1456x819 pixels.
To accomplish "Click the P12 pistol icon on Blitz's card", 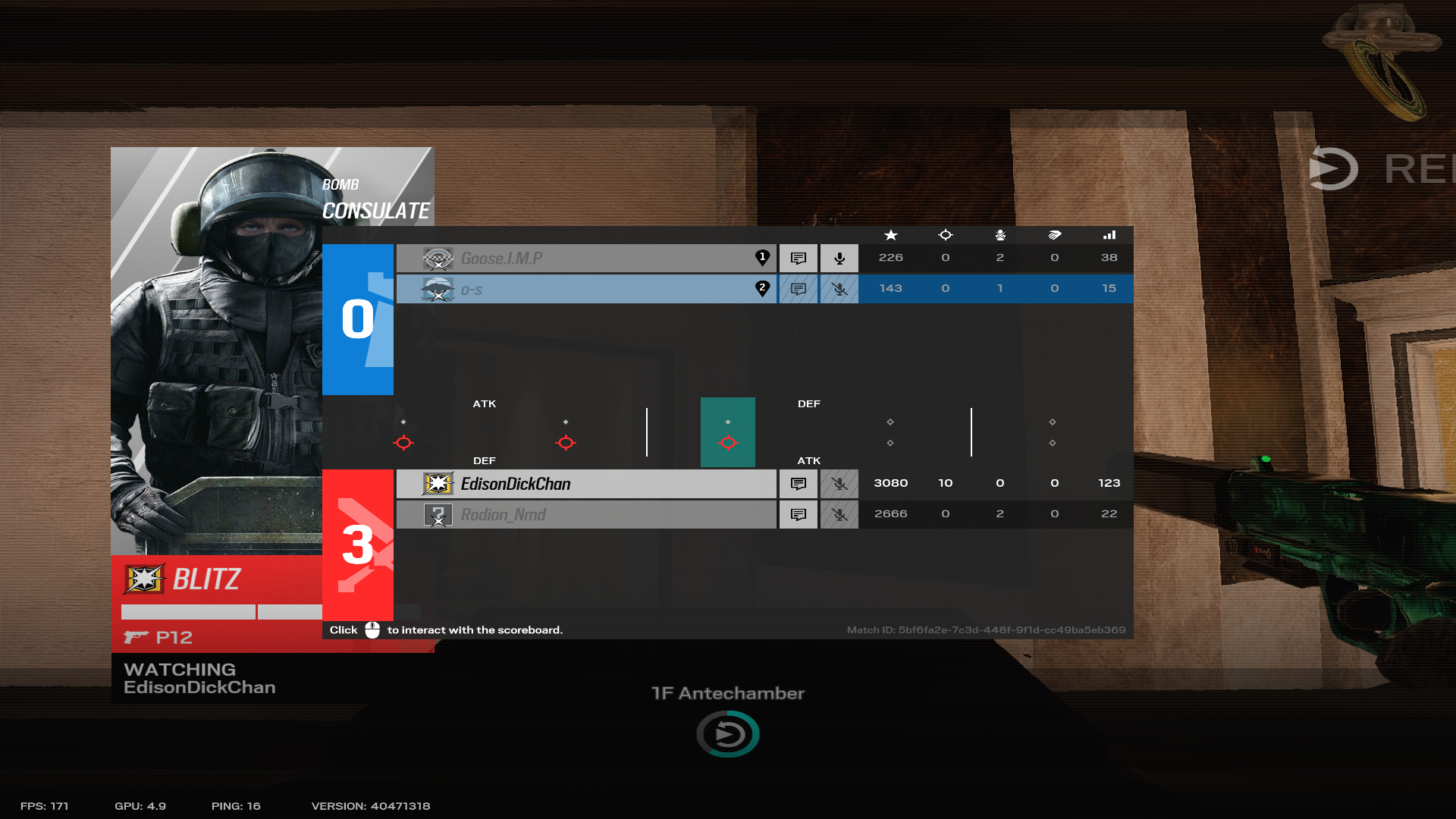I will (138, 637).
